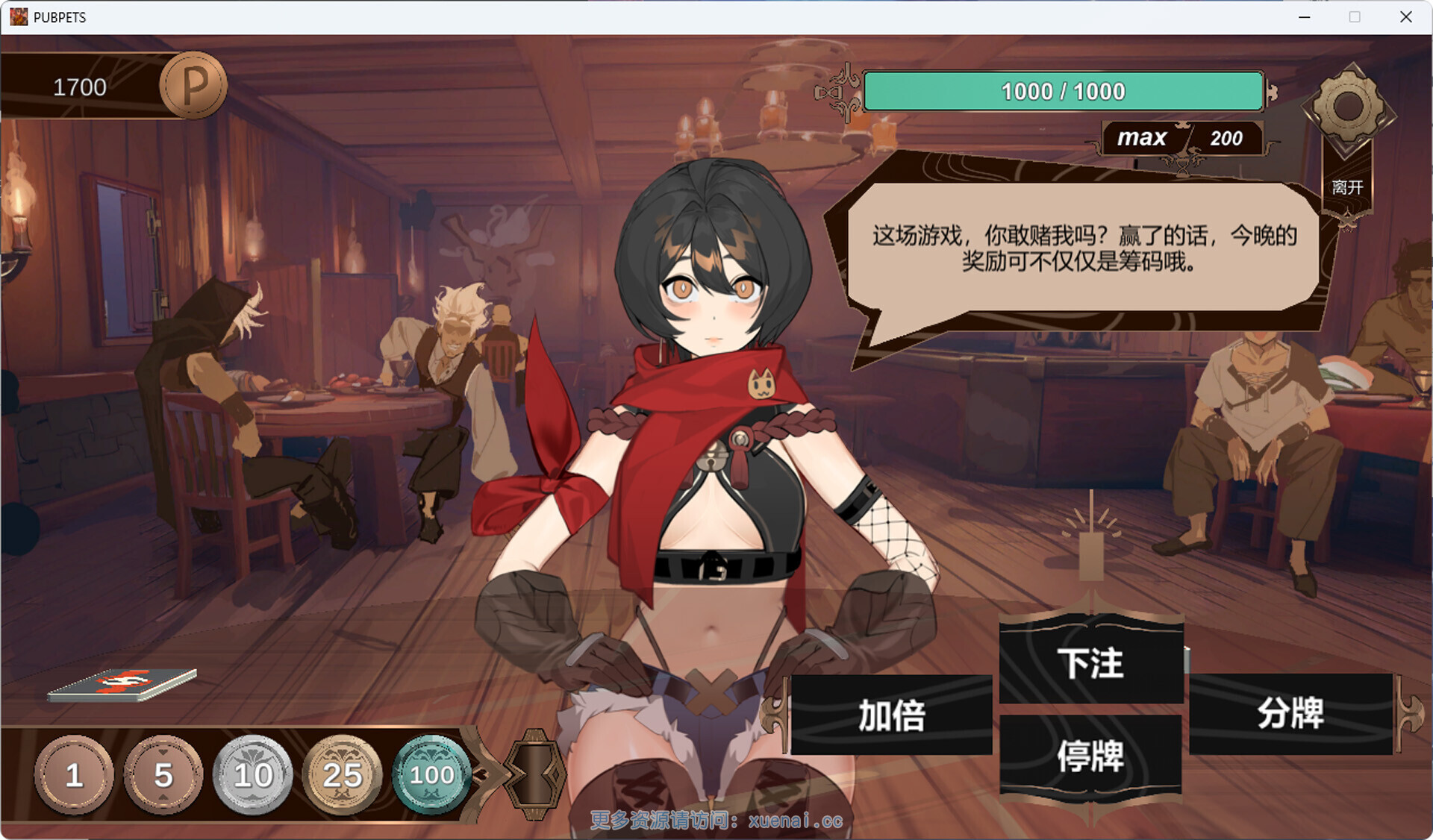Image resolution: width=1433 pixels, height=840 pixels.
Task: Open the gear settings icon
Action: coord(1348,107)
